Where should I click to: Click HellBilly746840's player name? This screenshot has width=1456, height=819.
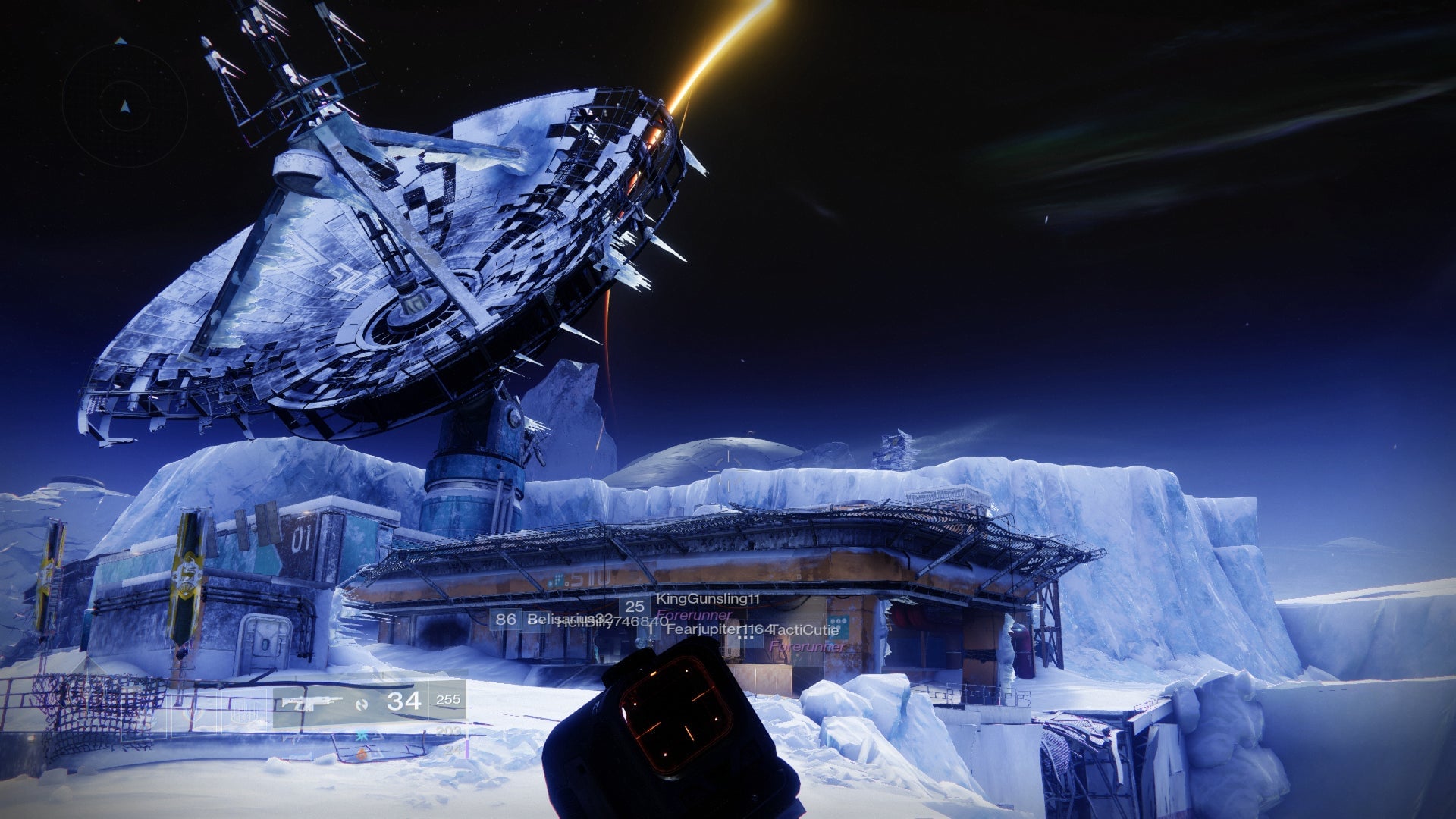coord(613,623)
